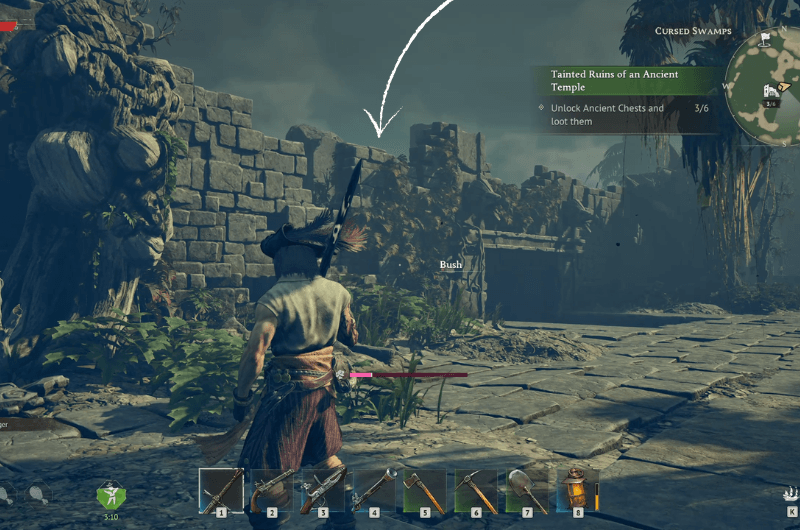Select the blunderbuss in slot 4
The image size is (800, 530).
(x=374, y=490)
